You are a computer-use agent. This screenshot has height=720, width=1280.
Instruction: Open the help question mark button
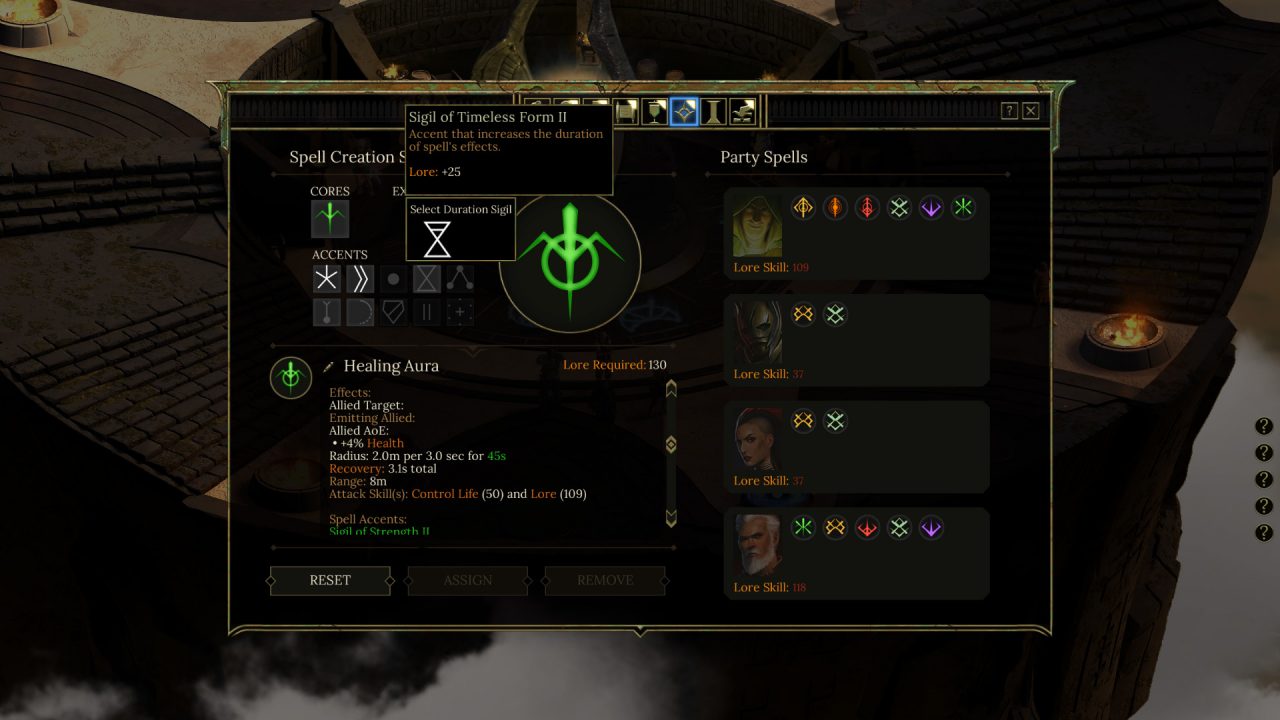click(1010, 111)
